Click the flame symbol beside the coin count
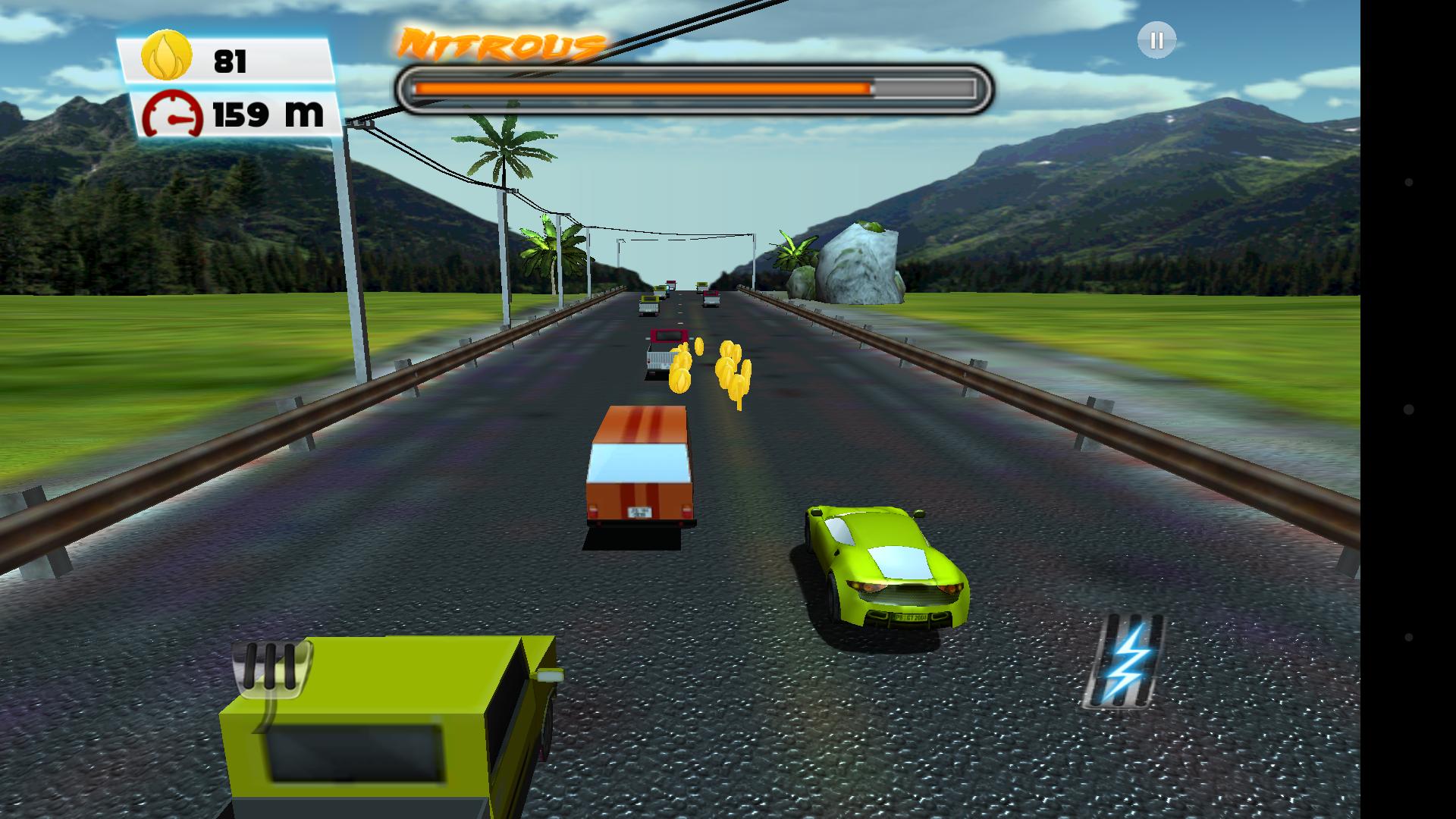Viewport: 1456px width, 819px height. pos(165,57)
